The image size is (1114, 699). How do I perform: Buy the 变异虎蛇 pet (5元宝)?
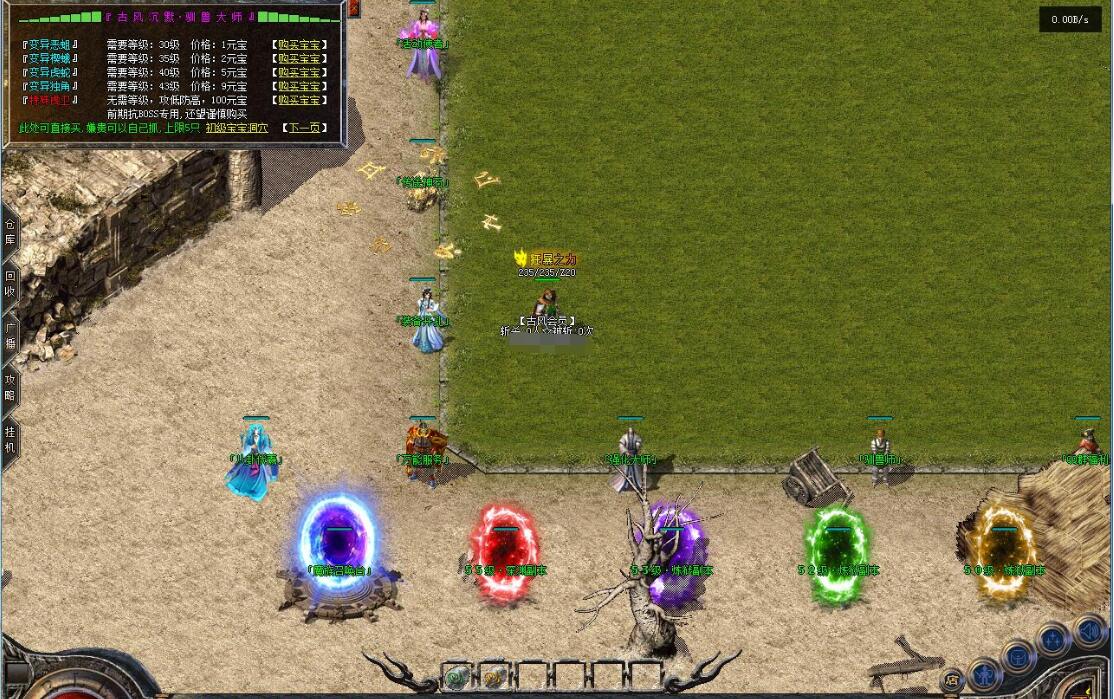[x=299, y=73]
